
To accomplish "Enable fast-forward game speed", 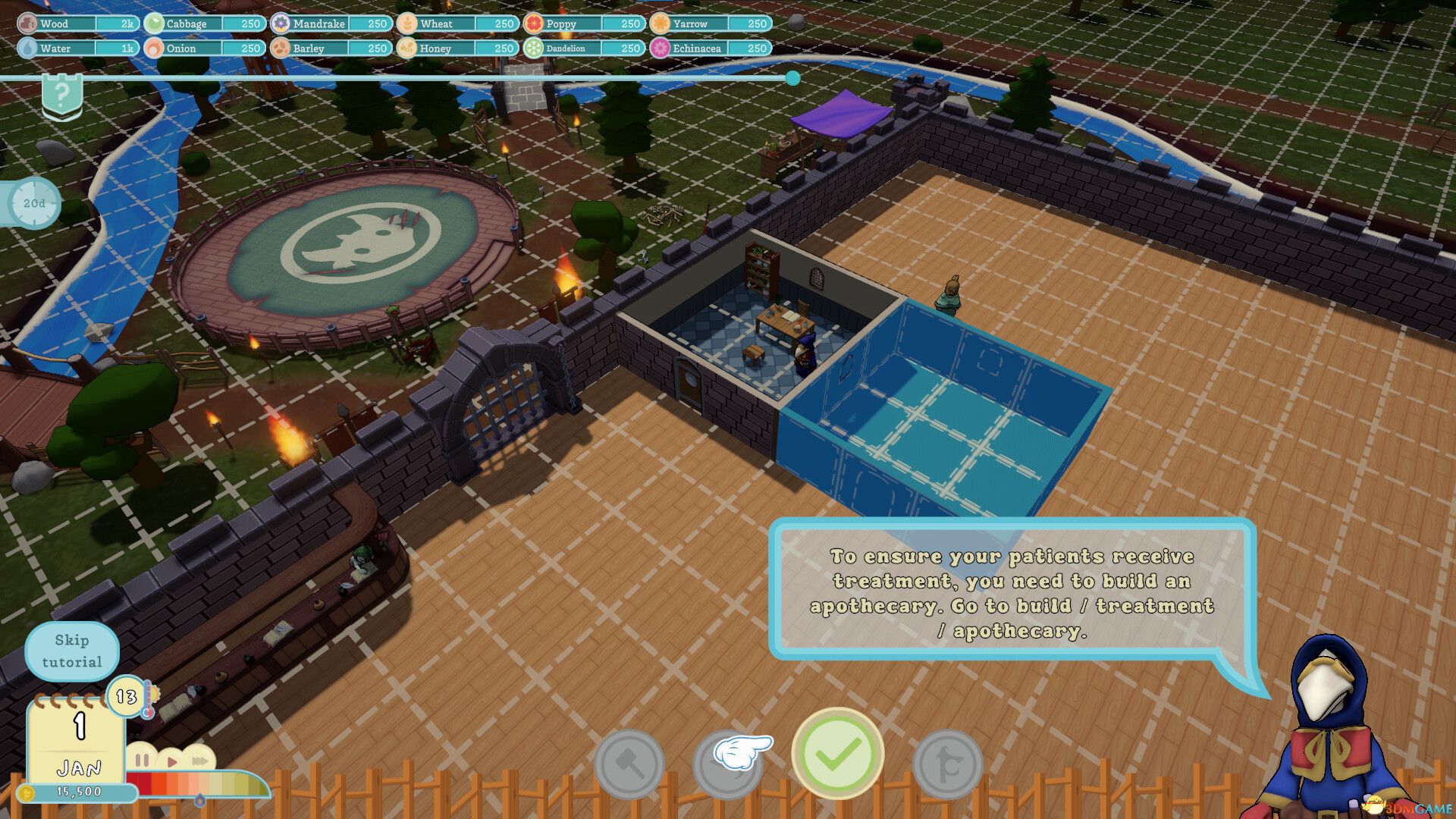I will pyautogui.click(x=199, y=761).
